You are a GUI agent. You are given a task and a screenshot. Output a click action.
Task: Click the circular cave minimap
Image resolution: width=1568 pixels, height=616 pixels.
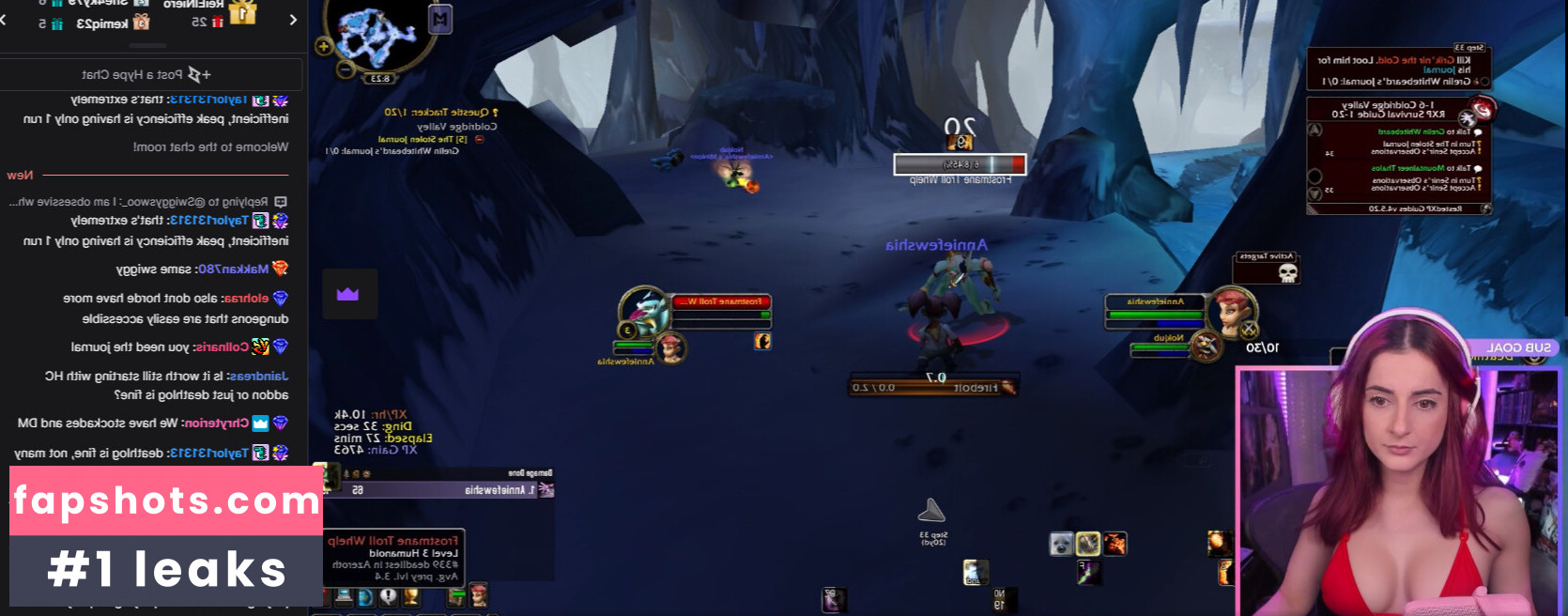(377, 33)
